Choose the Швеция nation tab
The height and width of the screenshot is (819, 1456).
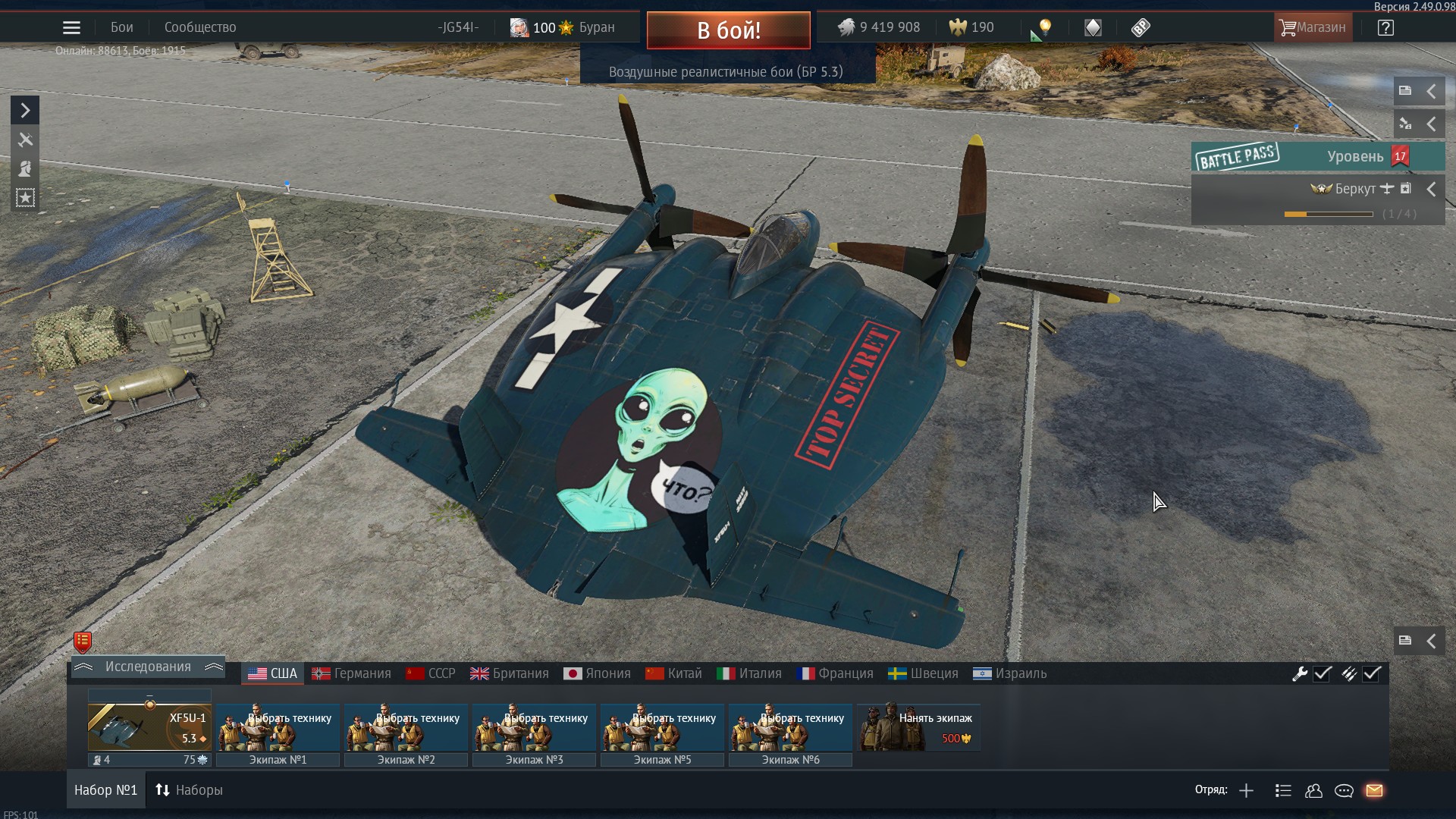pyautogui.click(x=923, y=673)
